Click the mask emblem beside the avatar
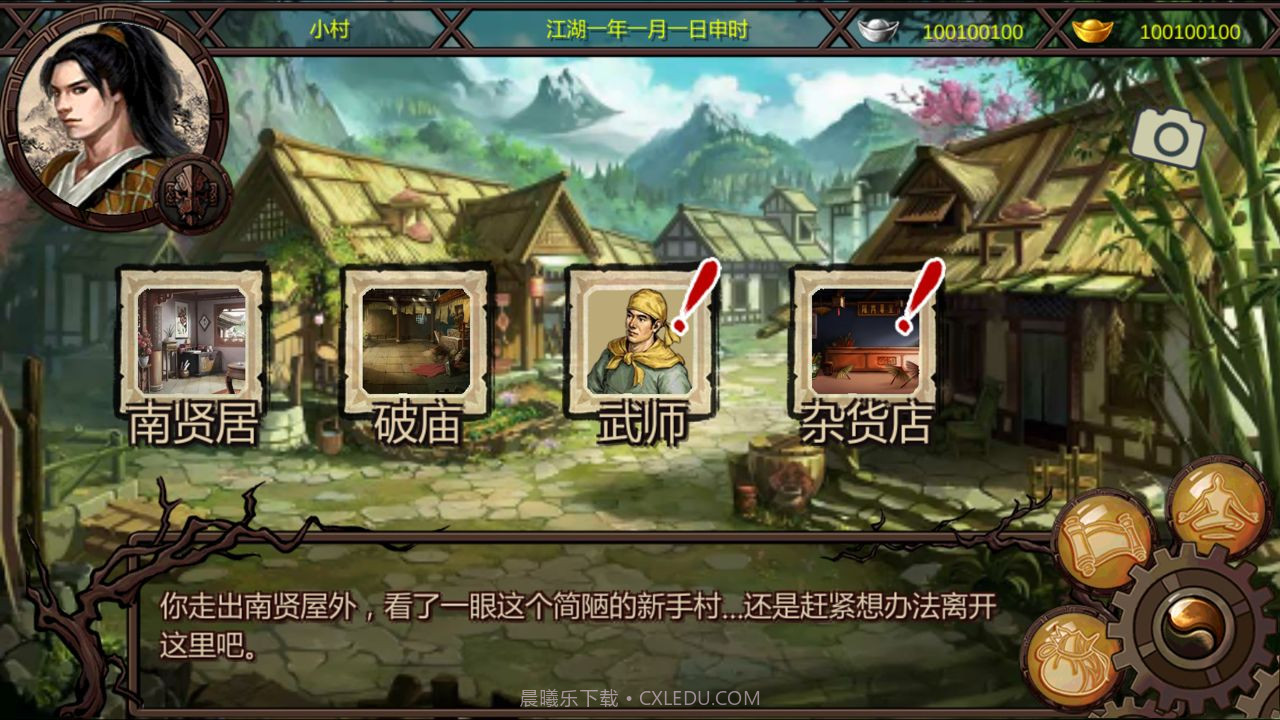Viewport: 1280px width, 720px height. click(x=196, y=190)
